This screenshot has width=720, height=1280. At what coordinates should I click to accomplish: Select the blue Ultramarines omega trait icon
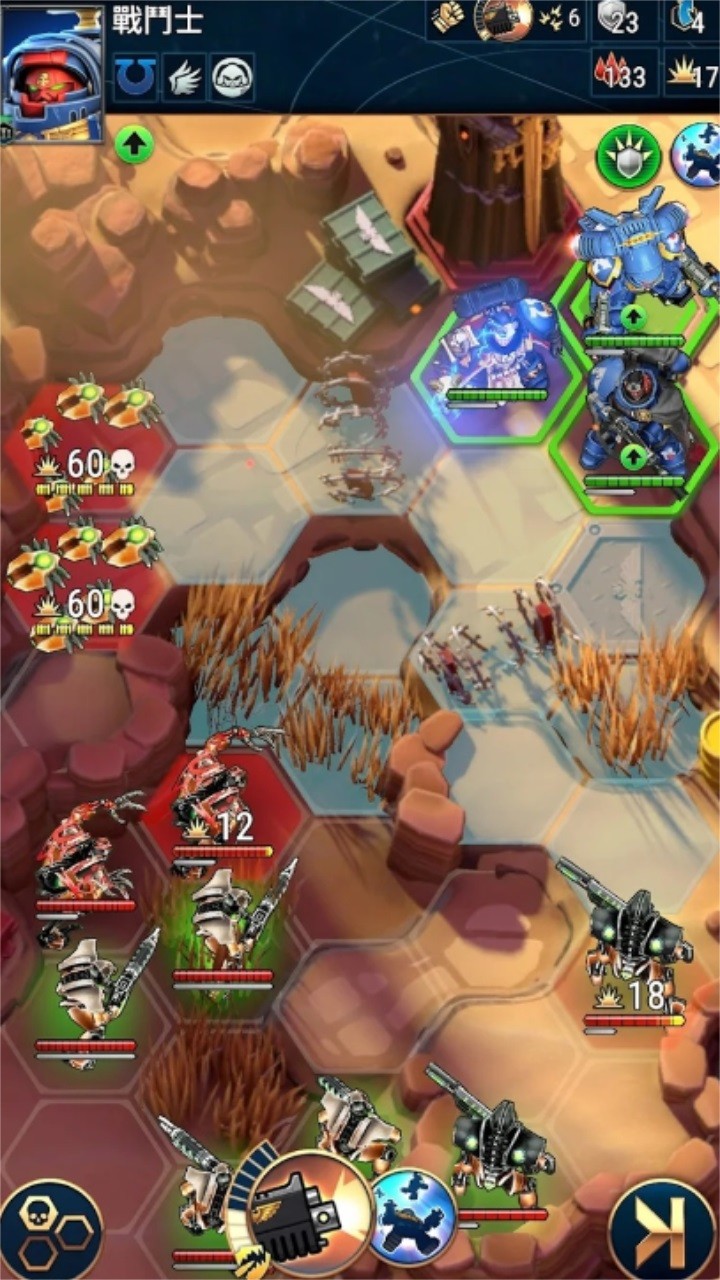[134, 76]
